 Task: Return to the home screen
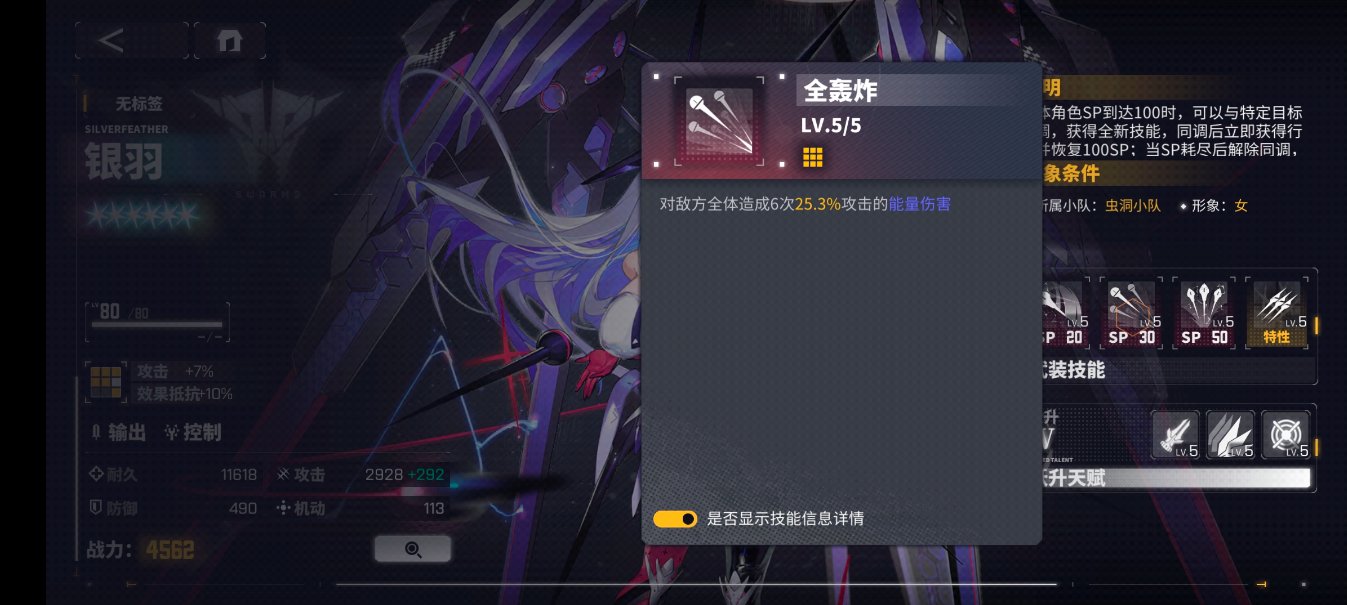229,41
